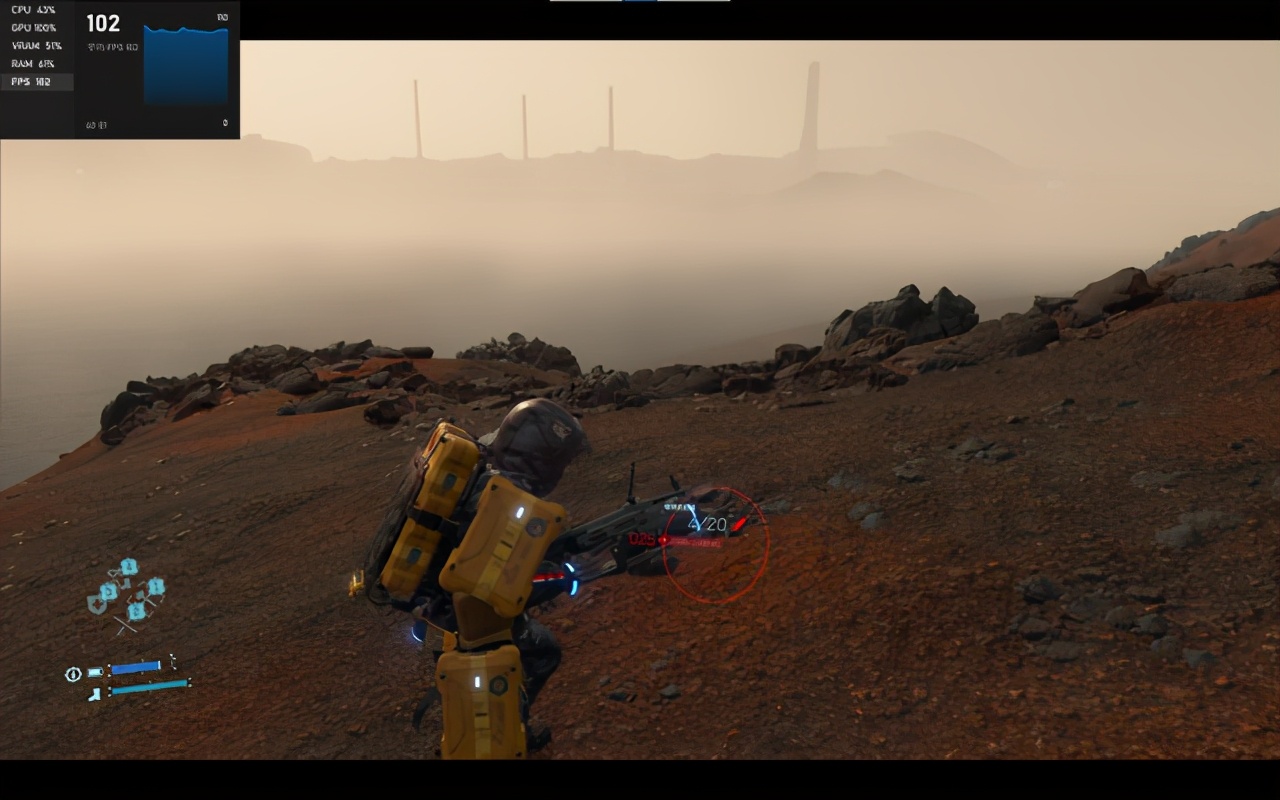
Task: Click the round status icon beside the blue bar
Action: 73,674
